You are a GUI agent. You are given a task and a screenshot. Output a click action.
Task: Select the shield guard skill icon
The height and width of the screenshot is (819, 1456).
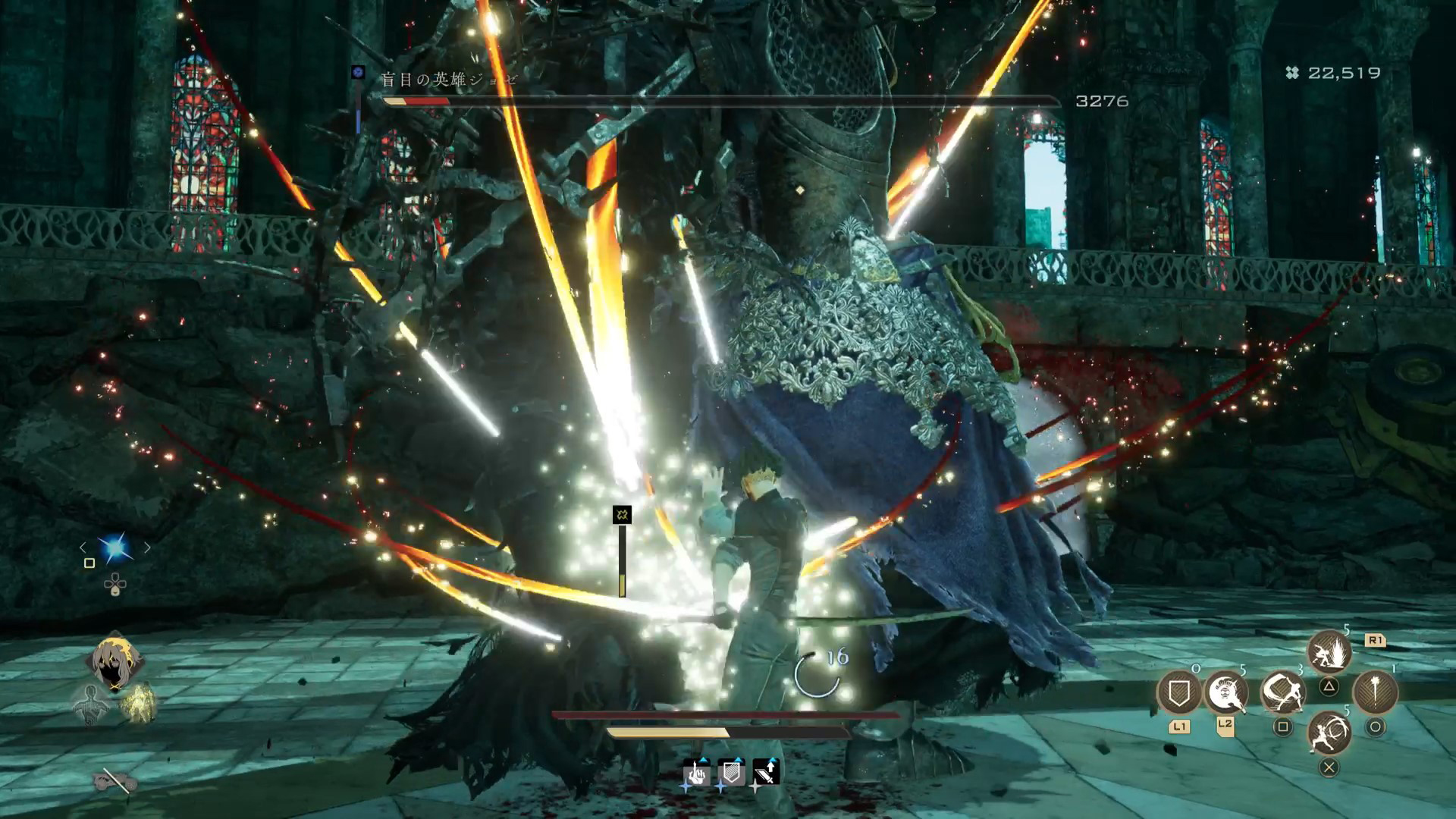(1178, 692)
